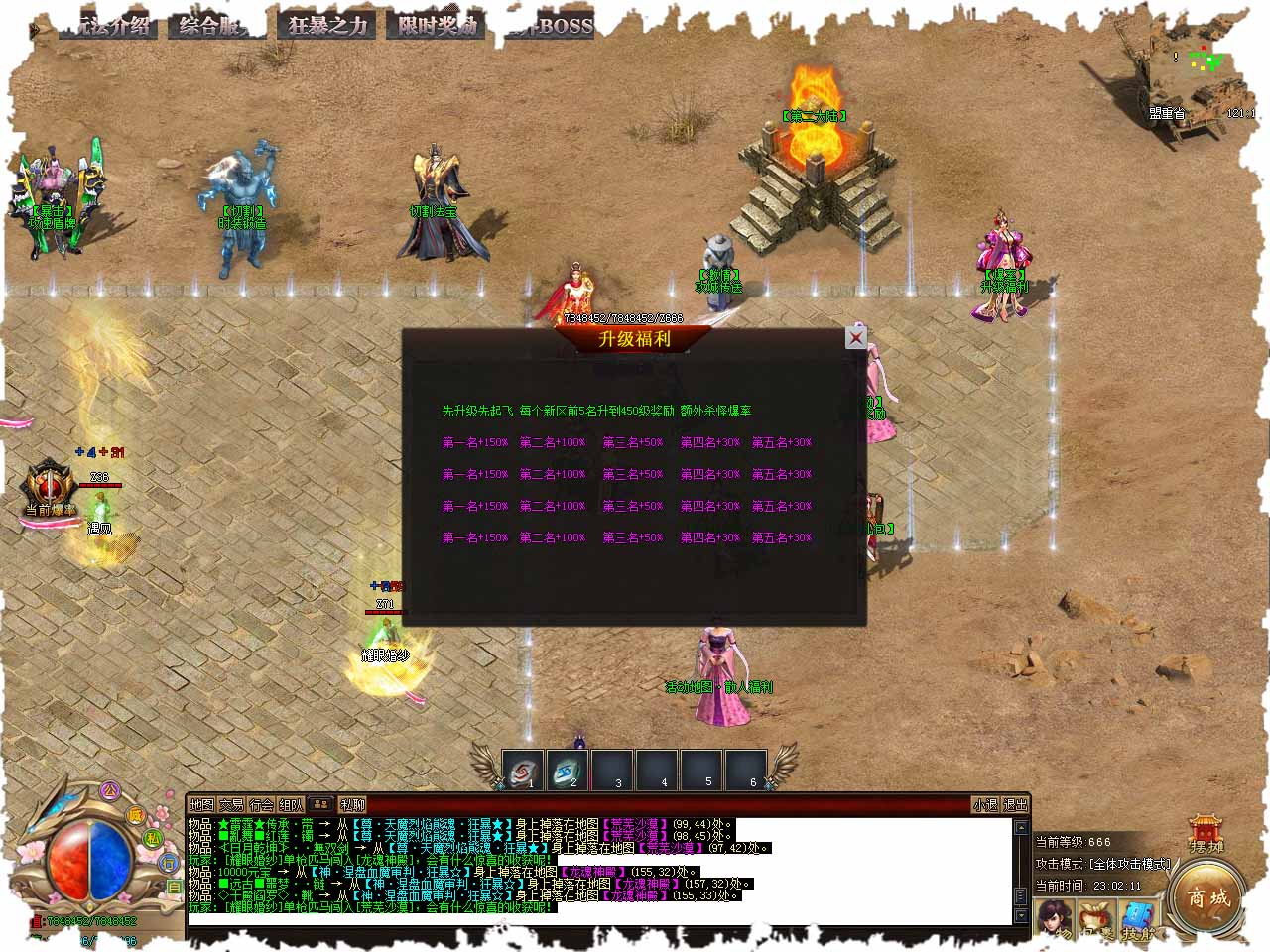Switch chat to the 行会 tab
The height and width of the screenshot is (952, 1270).
coord(261,805)
